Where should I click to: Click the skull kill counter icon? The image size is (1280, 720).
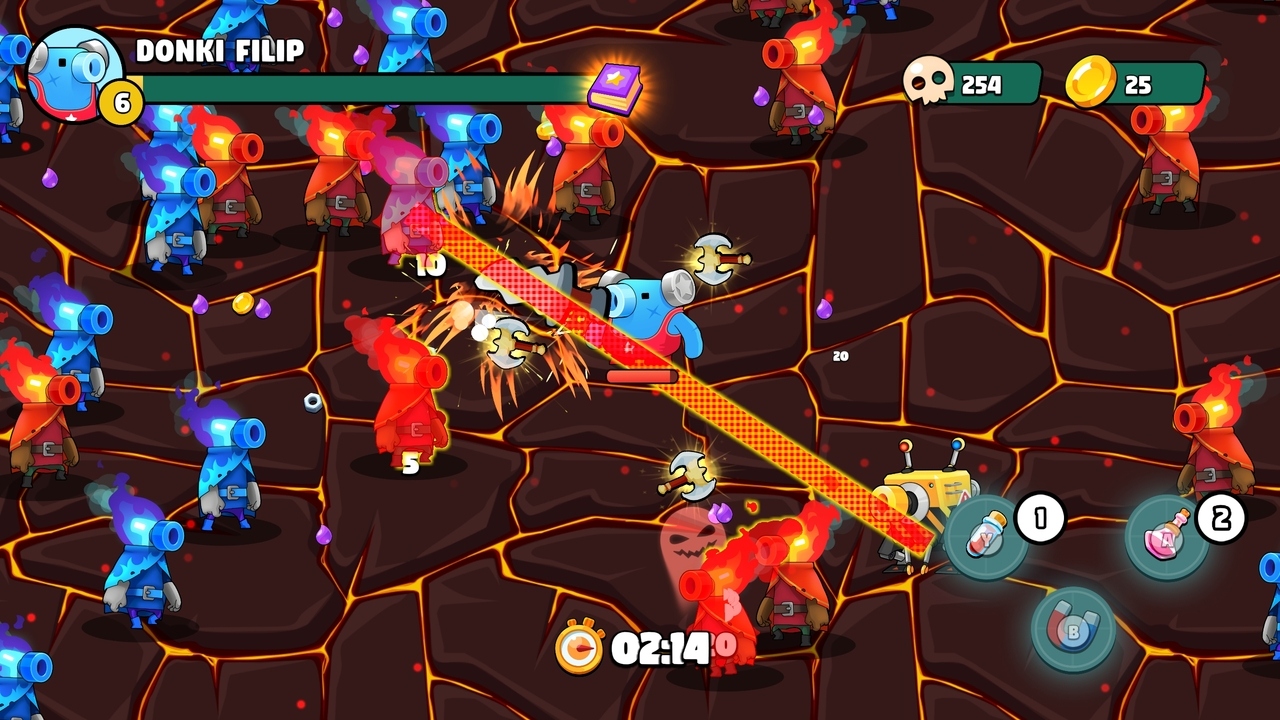[x=930, y=84]
